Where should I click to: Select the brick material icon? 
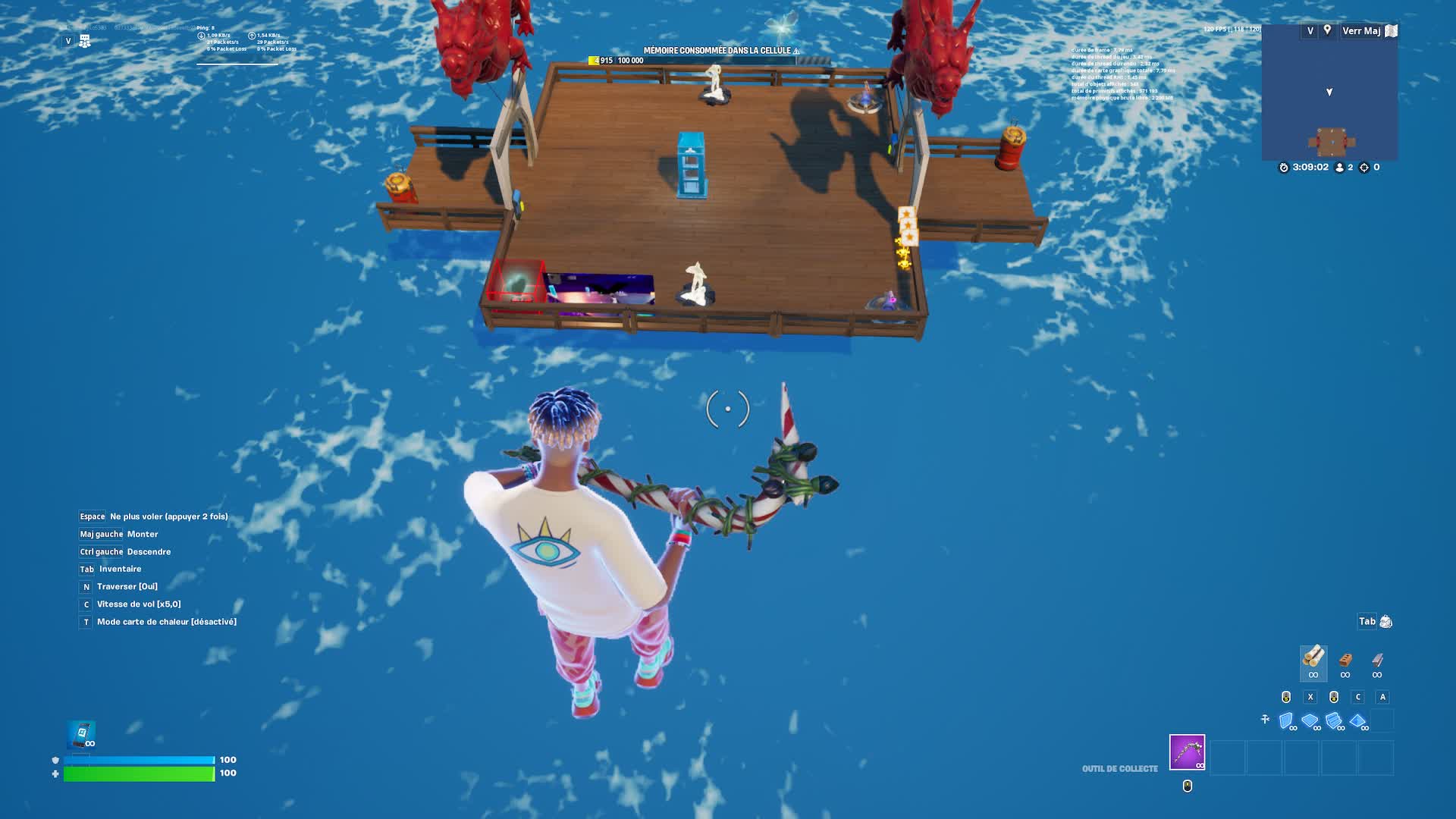[1346, 661]
